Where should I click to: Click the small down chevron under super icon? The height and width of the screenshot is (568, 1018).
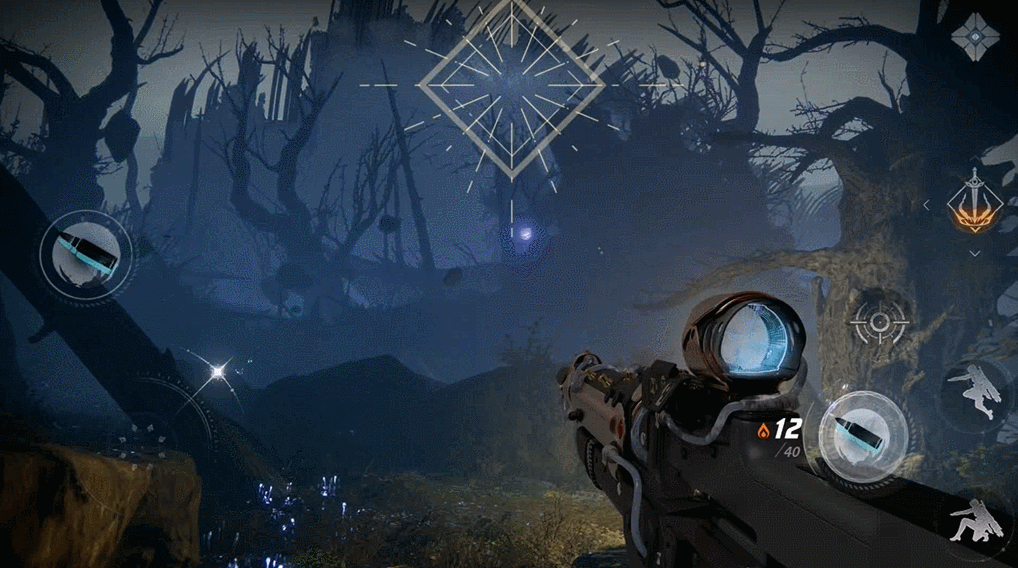point(975,254)
